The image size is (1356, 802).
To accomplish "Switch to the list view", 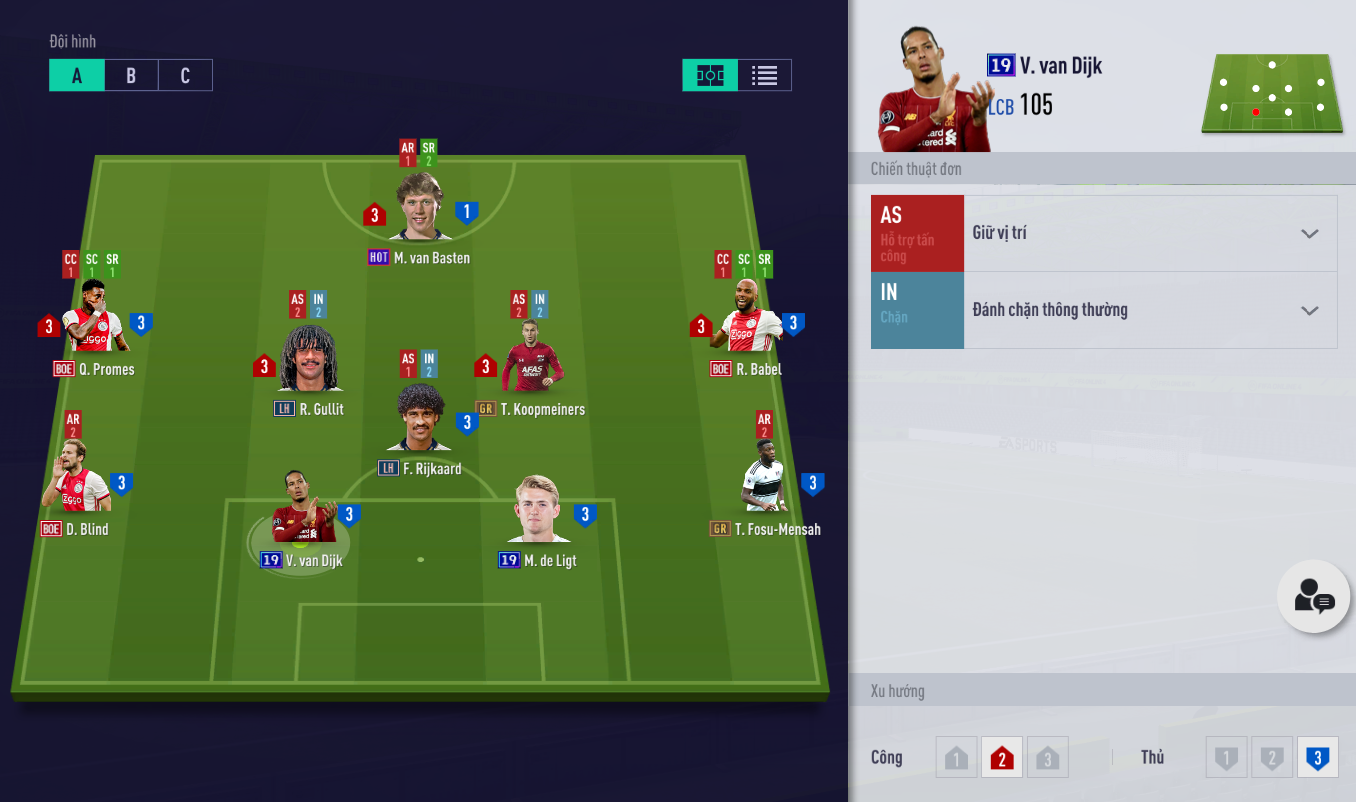I will click(765, 76).
